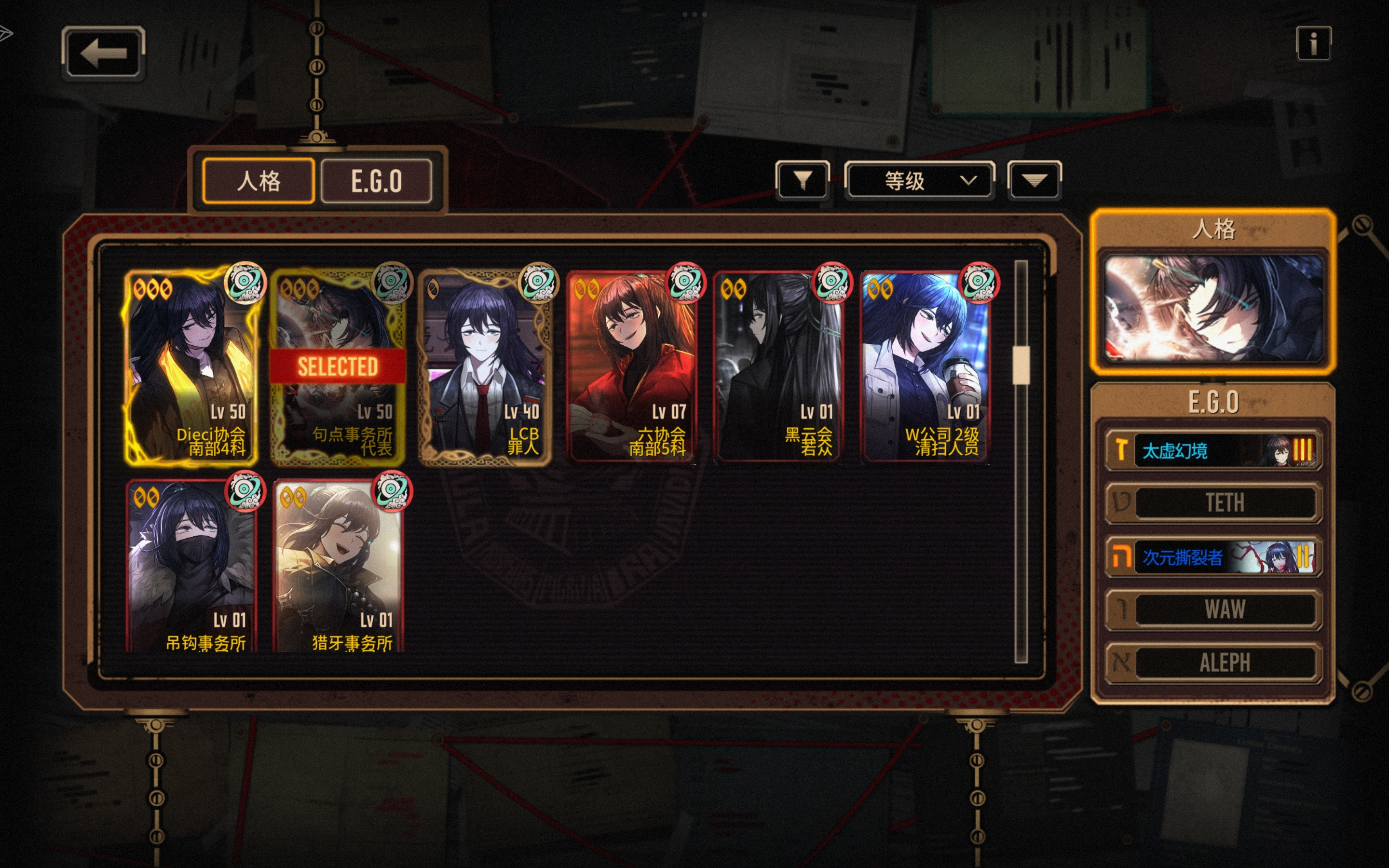Choose the selected 句点事务所 代表 card
The image size is (1389, 868).
(338, 367)
